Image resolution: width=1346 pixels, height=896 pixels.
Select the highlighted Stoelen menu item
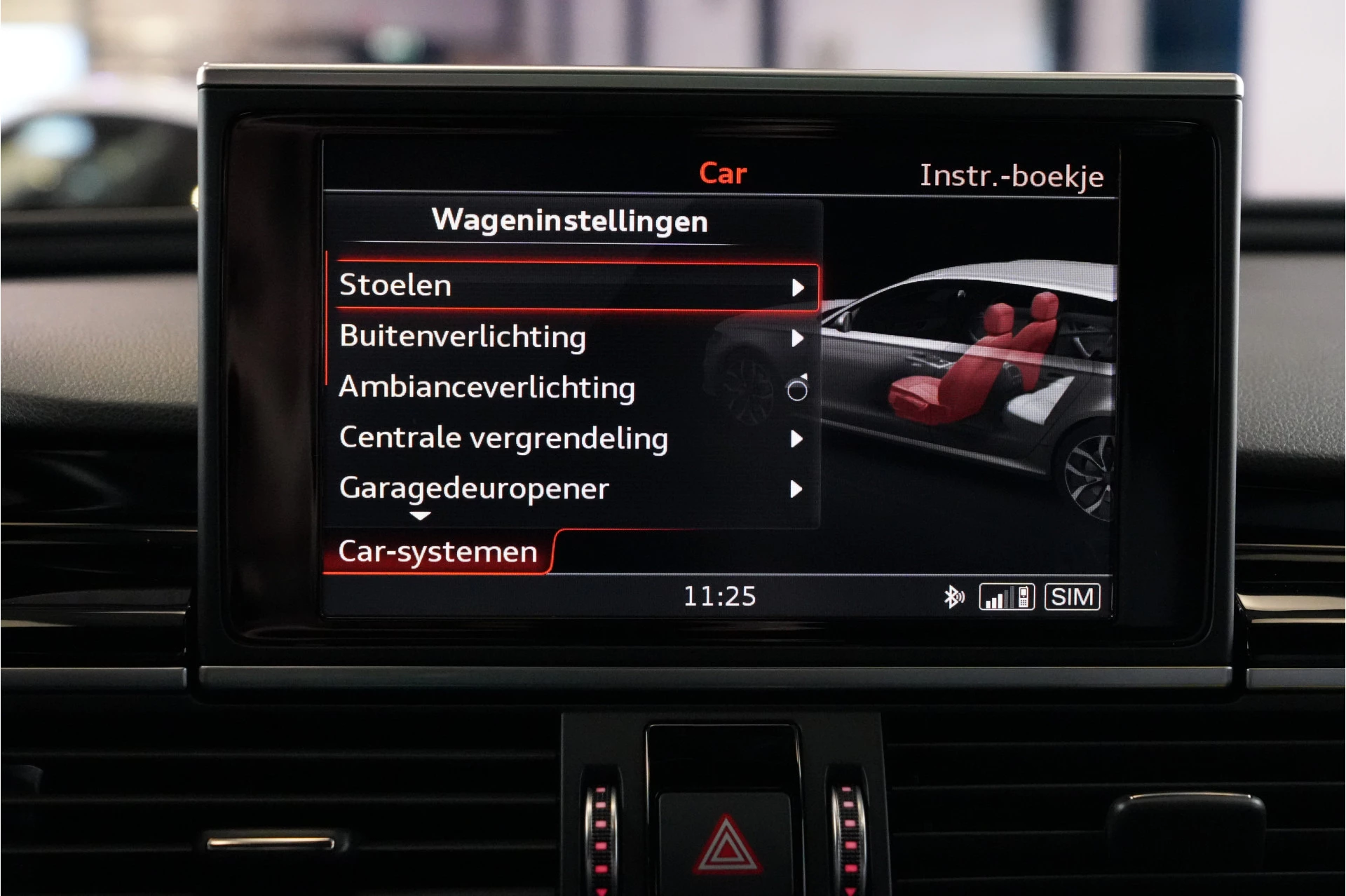pos(396,285)
